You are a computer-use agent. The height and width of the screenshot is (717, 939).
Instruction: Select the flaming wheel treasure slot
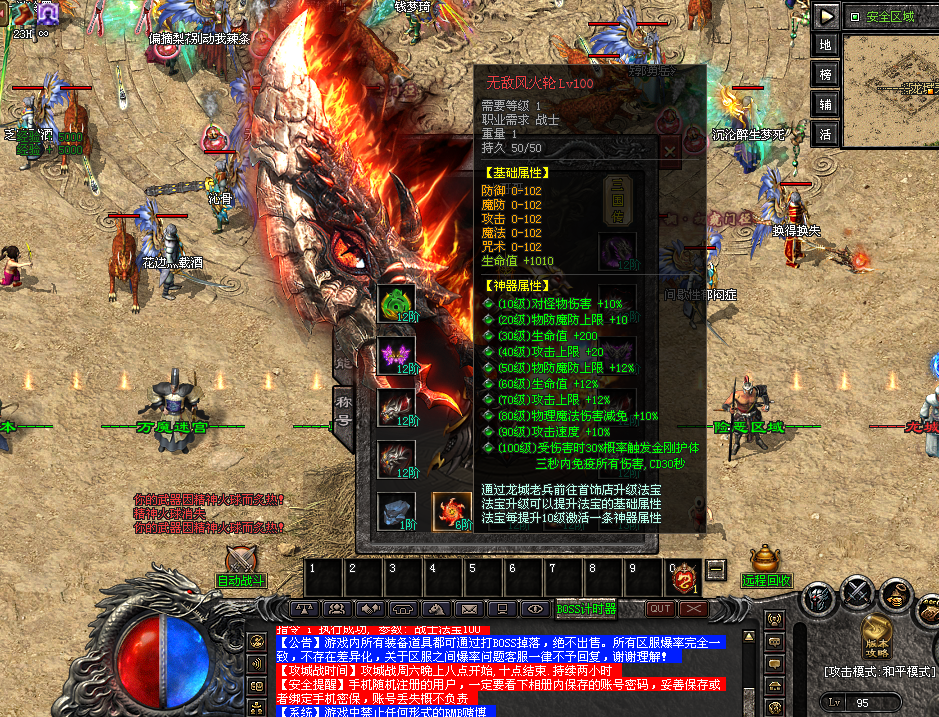[451, 511]
